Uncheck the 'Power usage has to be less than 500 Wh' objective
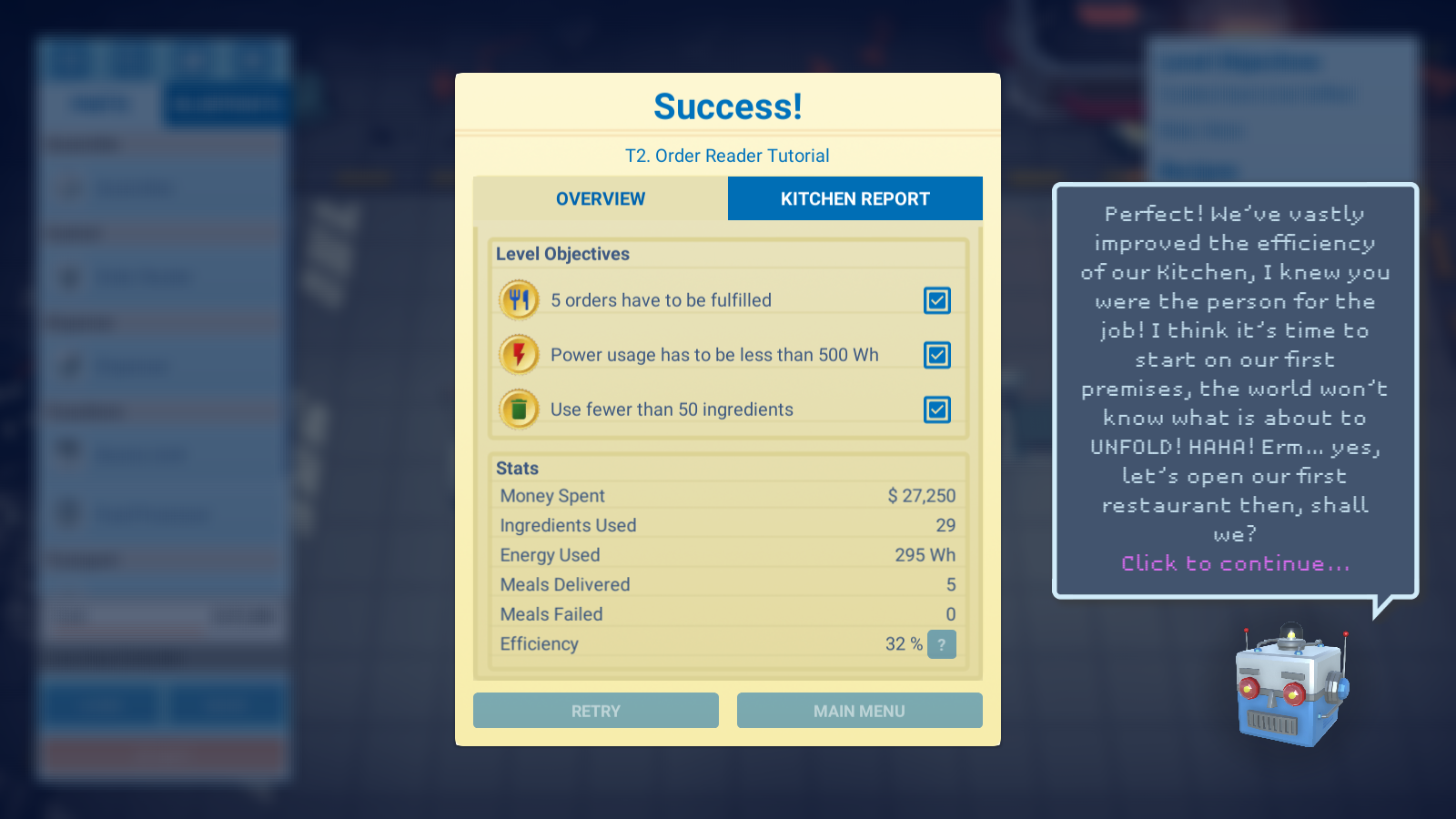Viewport: 1456px width, 819px height. [937, 355]
